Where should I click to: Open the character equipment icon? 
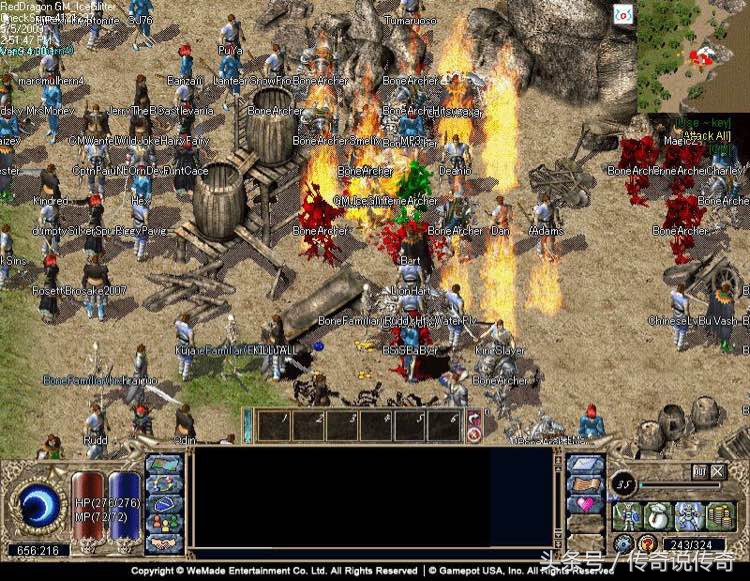(627, 516)
